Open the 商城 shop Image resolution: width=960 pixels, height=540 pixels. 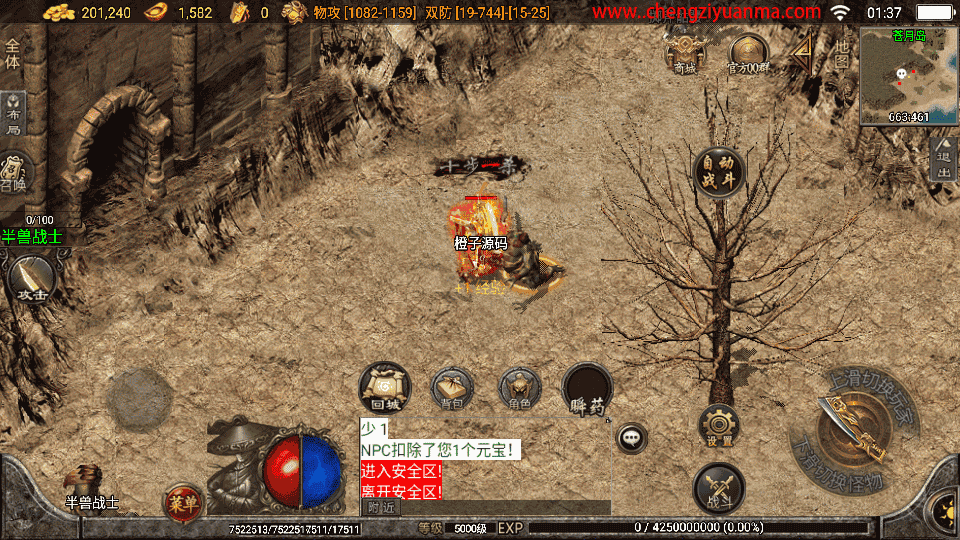click(x=685, y=51)
